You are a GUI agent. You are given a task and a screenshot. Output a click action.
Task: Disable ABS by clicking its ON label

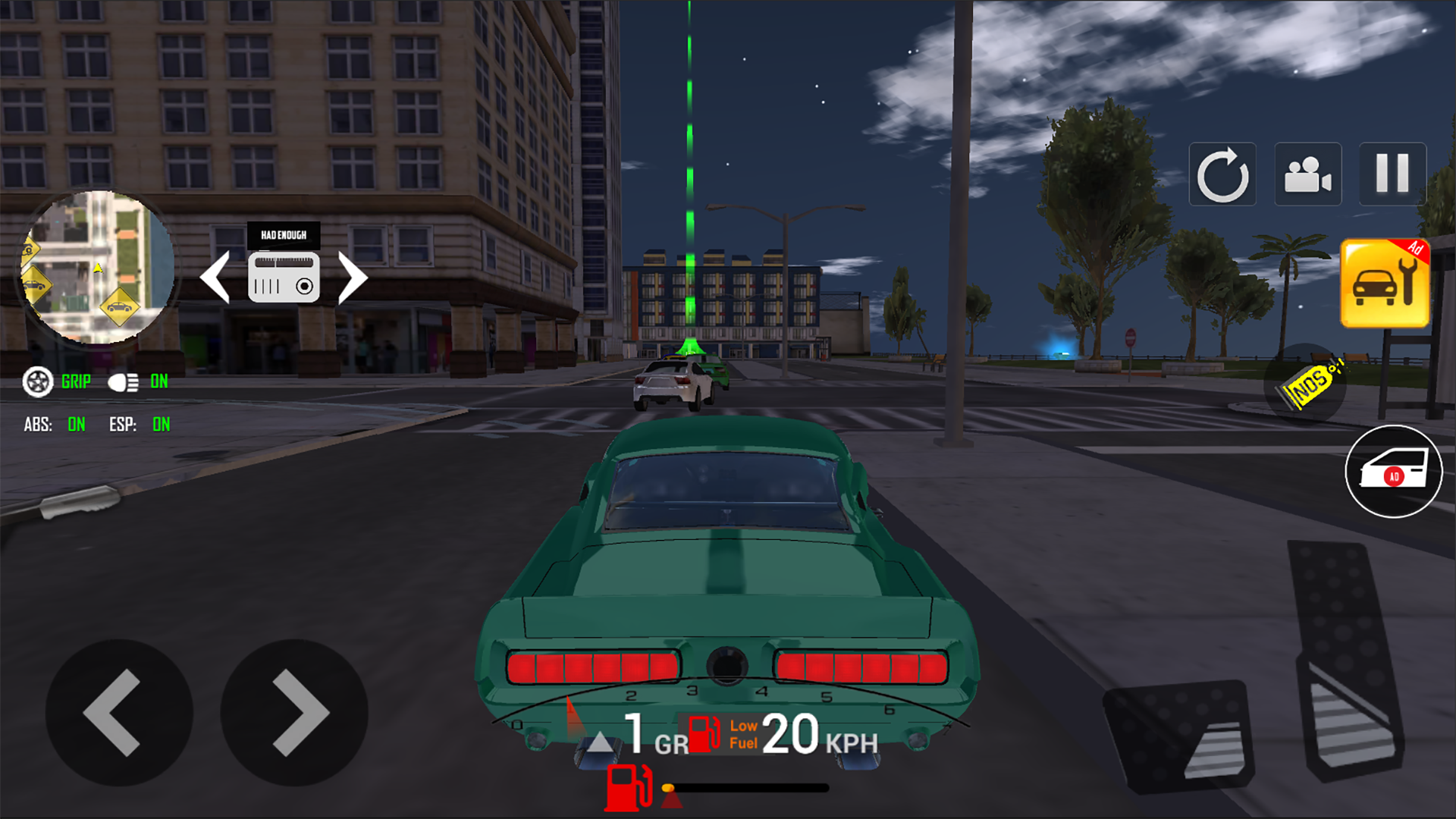point(76,425)
